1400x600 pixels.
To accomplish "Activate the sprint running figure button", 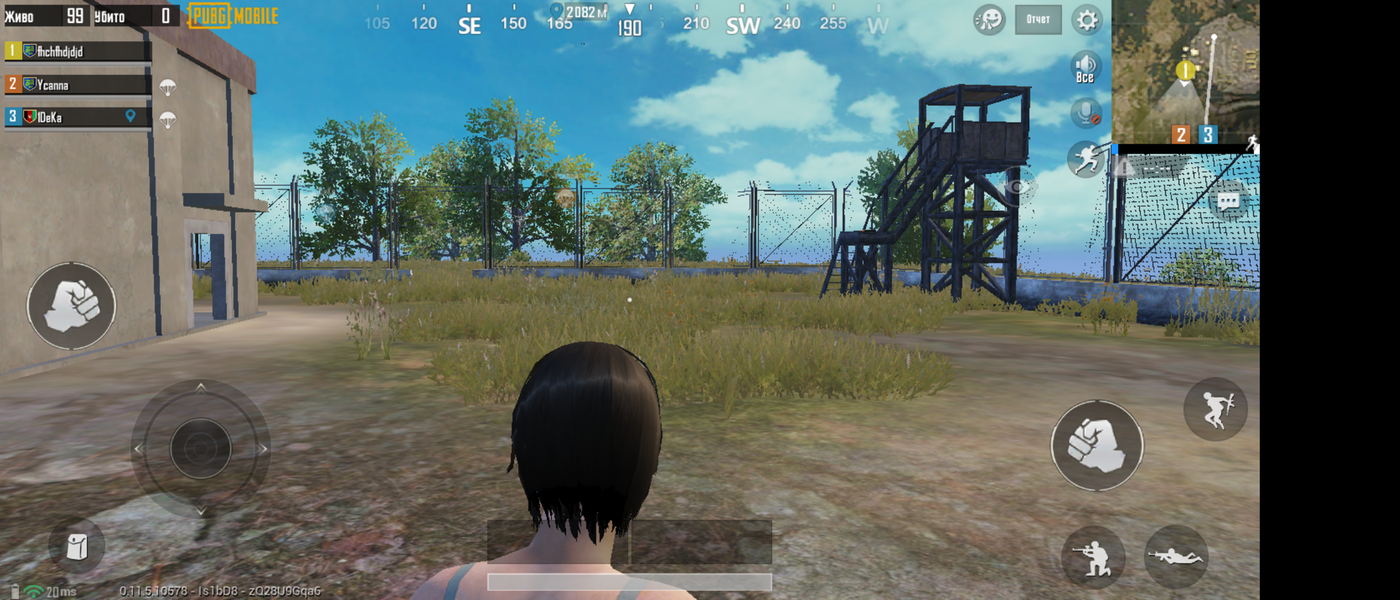I will 1086,159.
